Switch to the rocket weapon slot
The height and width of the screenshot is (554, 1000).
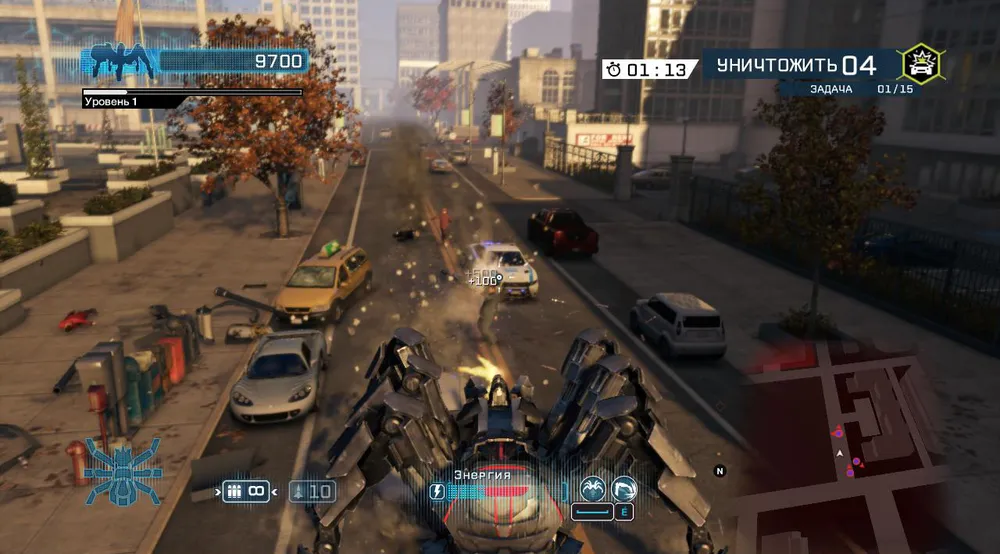[312, 491]
